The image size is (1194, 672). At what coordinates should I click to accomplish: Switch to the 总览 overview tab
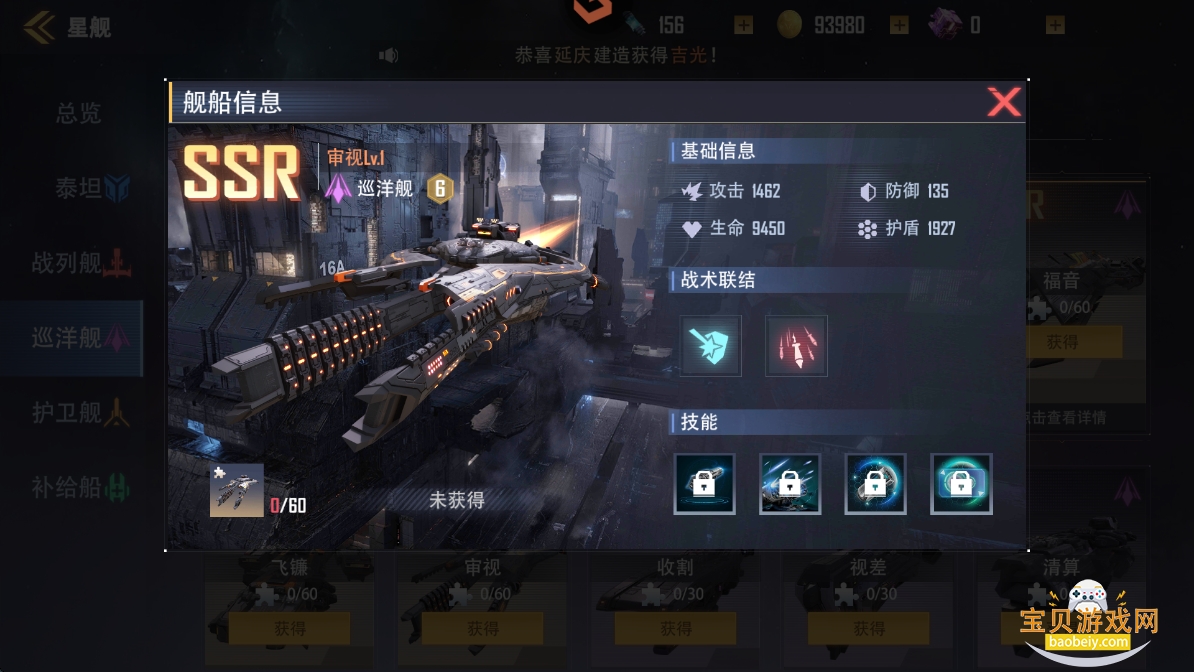(78, 113)
